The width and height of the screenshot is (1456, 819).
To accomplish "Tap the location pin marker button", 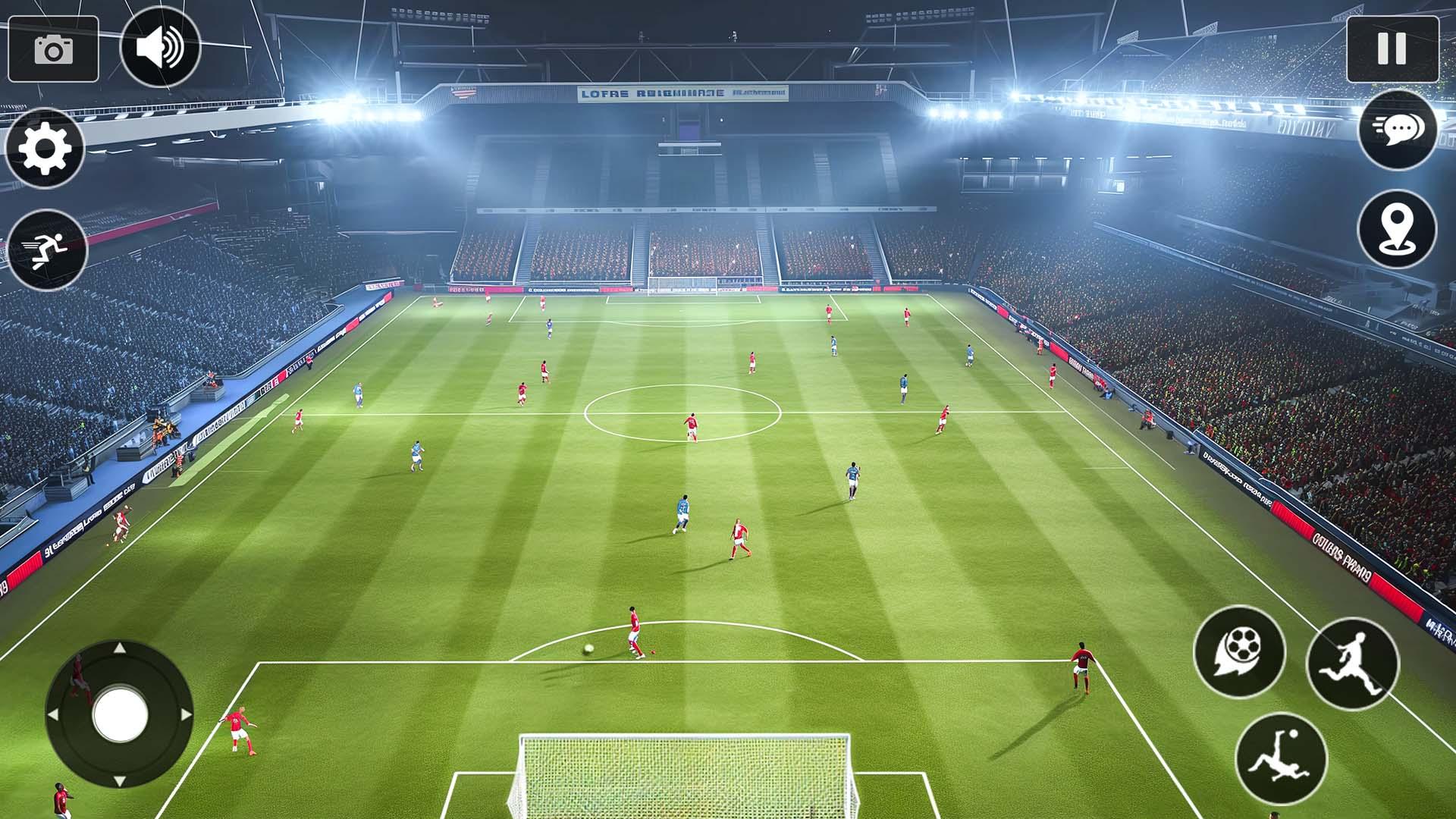I will click(1397, 230).
